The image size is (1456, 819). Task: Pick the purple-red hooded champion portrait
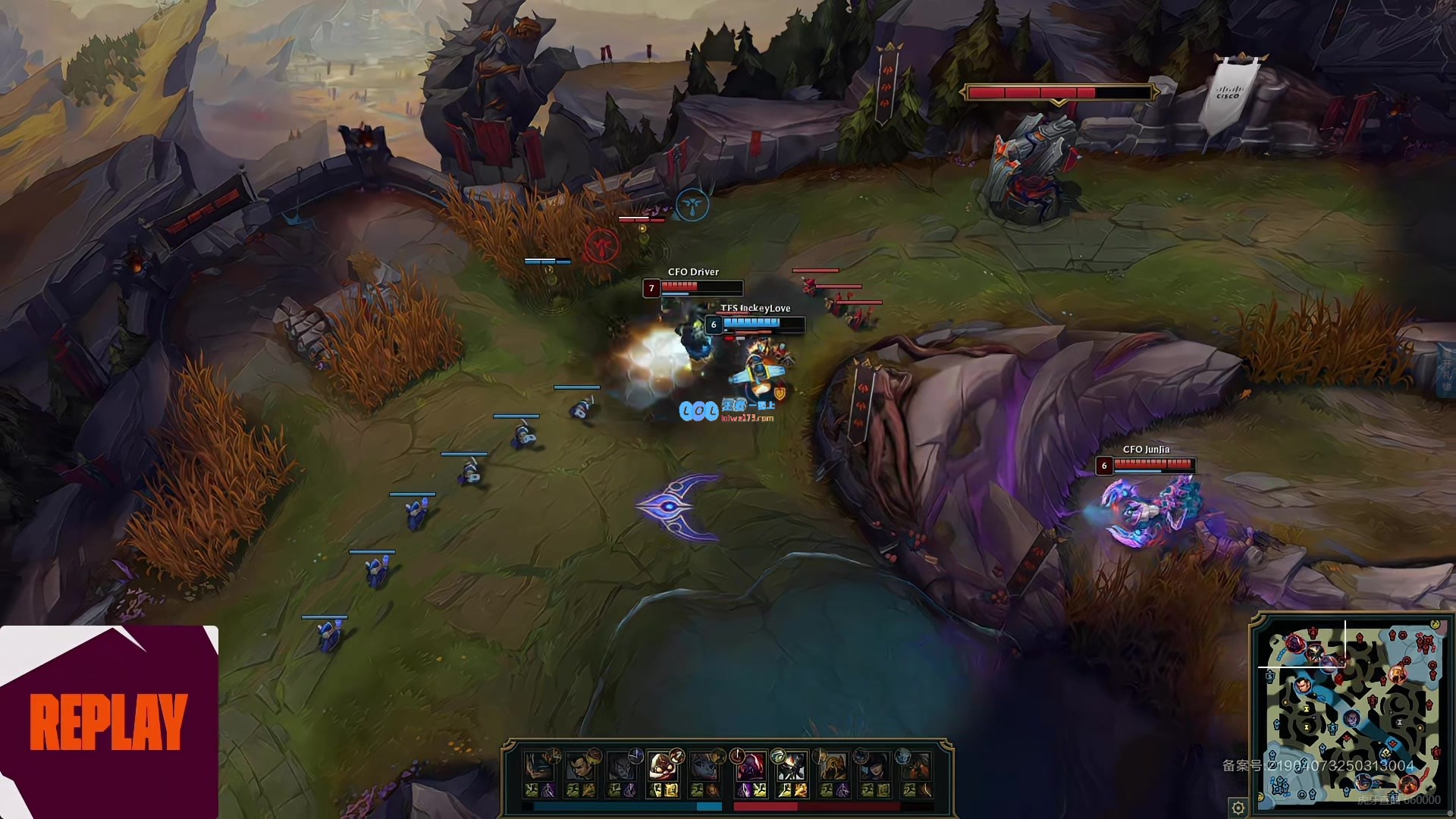point(750,767)
